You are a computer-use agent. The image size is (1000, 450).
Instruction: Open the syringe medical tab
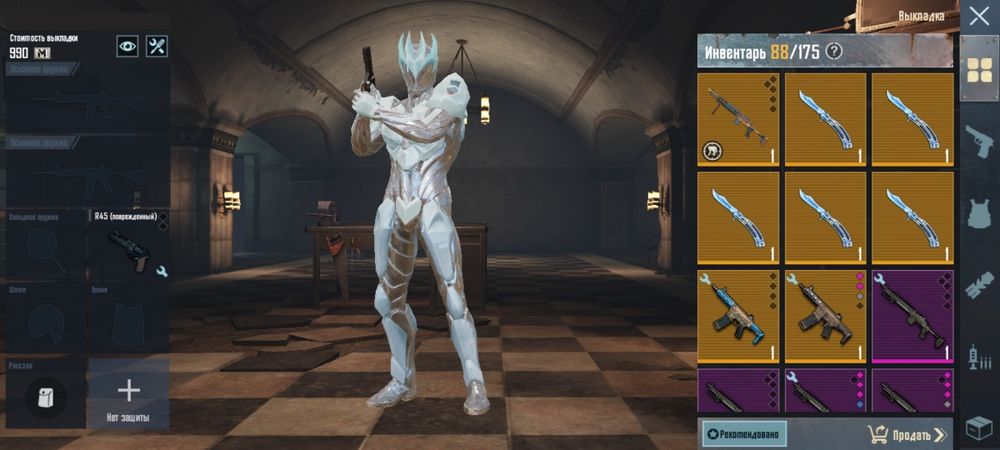point(978,355)
